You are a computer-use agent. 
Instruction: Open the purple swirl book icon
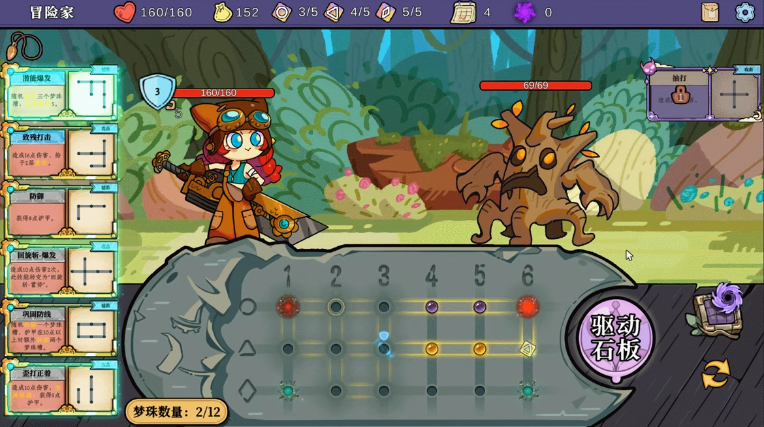[x=717, y=308]
